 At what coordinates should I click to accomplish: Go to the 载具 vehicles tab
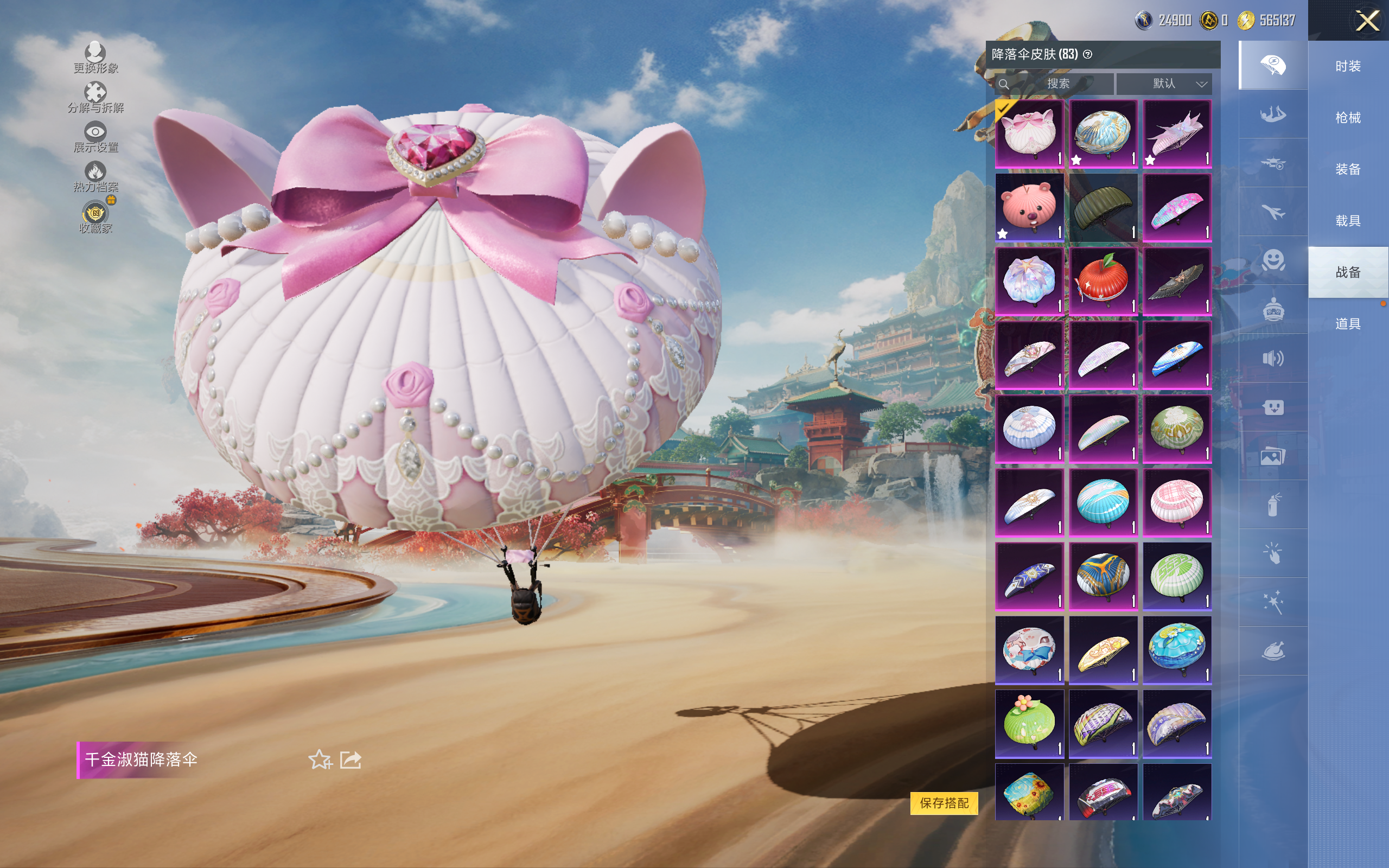click(x=1348, y=221)
